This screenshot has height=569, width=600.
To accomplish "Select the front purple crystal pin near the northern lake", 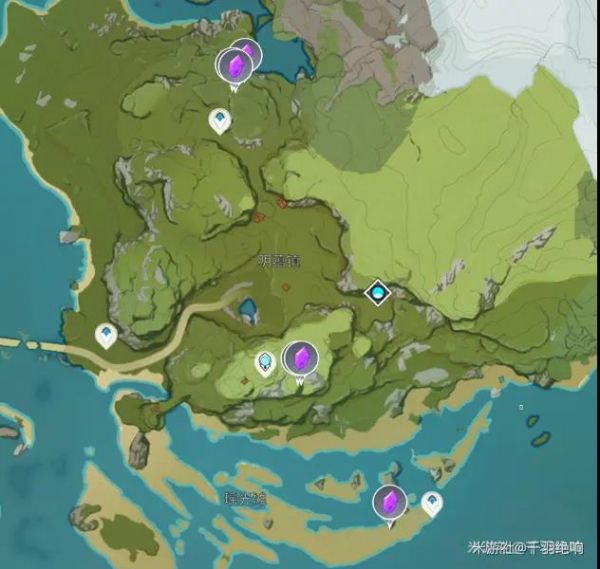I will pyautogui.click(x=235, y=67).
